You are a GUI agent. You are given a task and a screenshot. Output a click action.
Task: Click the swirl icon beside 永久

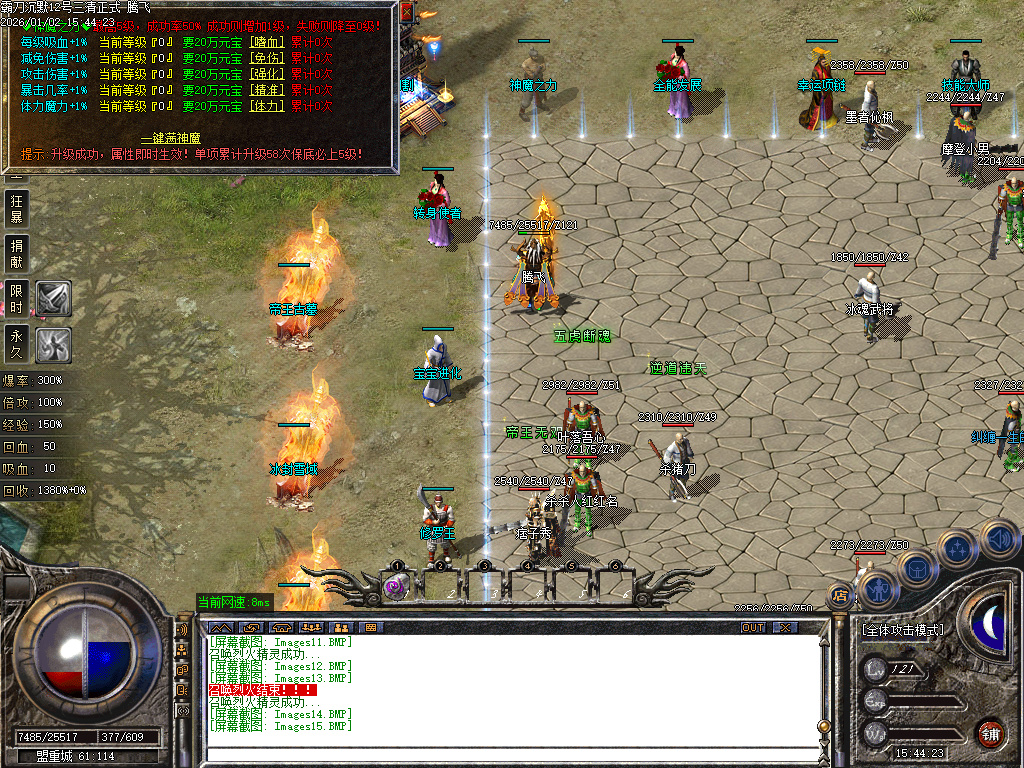(53, 345)
